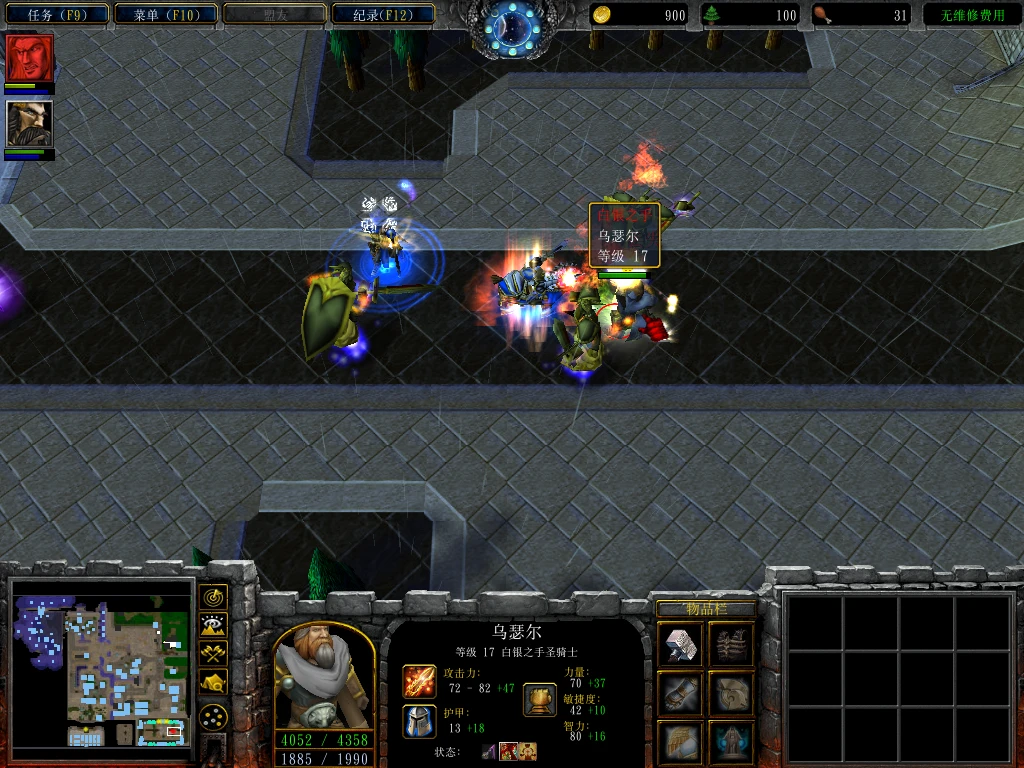Select the hammer item in inventory
1024x768 pixels.
pyautogui.click(x=681, y=645)
